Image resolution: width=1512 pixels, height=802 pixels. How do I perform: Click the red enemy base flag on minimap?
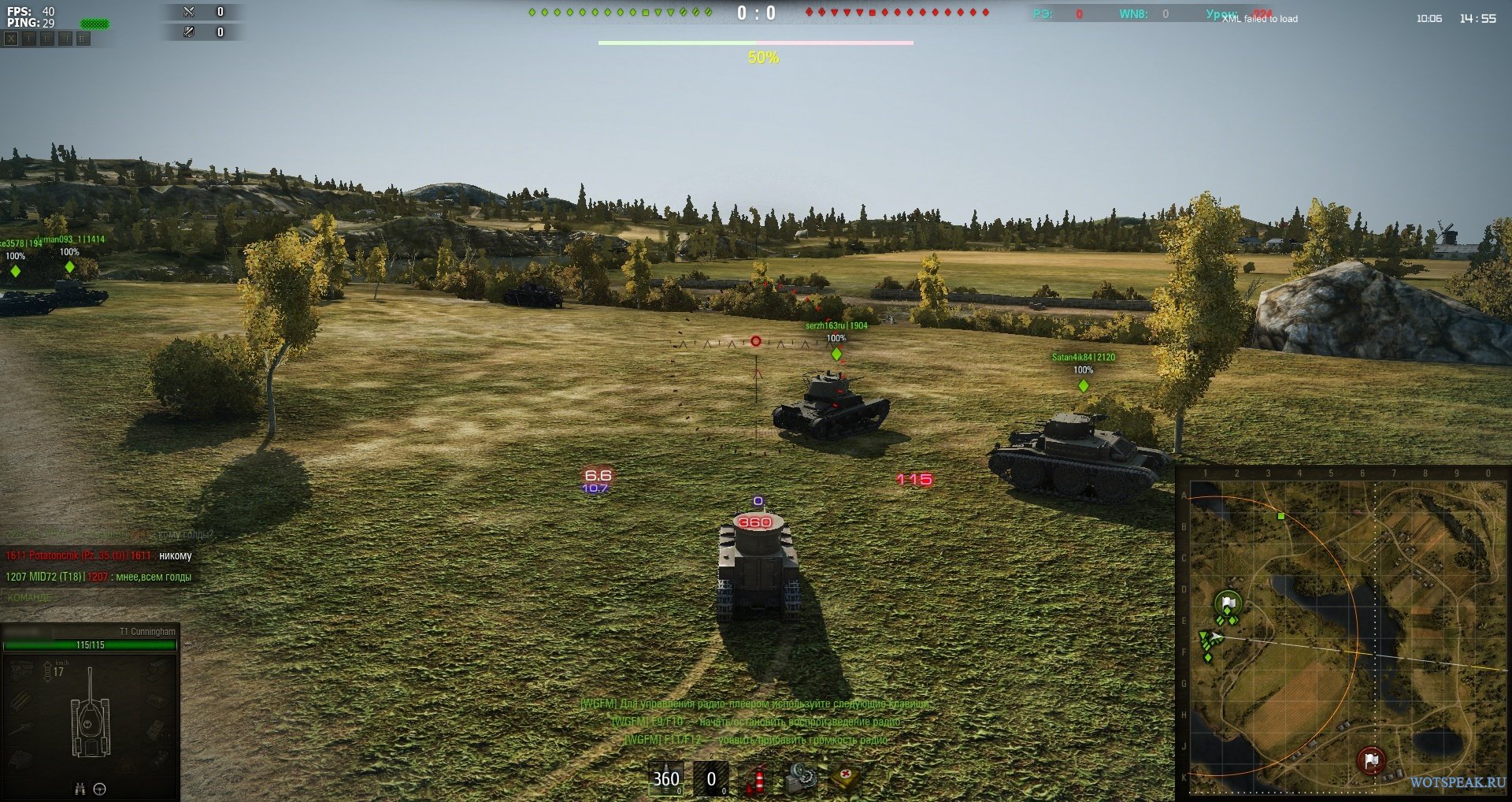[x=1371, y=760]
